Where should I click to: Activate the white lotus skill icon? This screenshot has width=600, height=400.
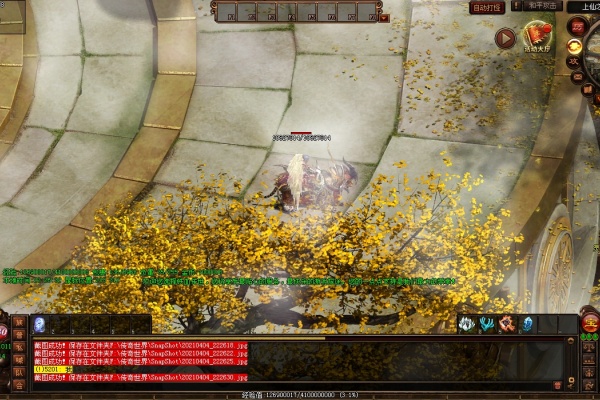click(466, 323)
